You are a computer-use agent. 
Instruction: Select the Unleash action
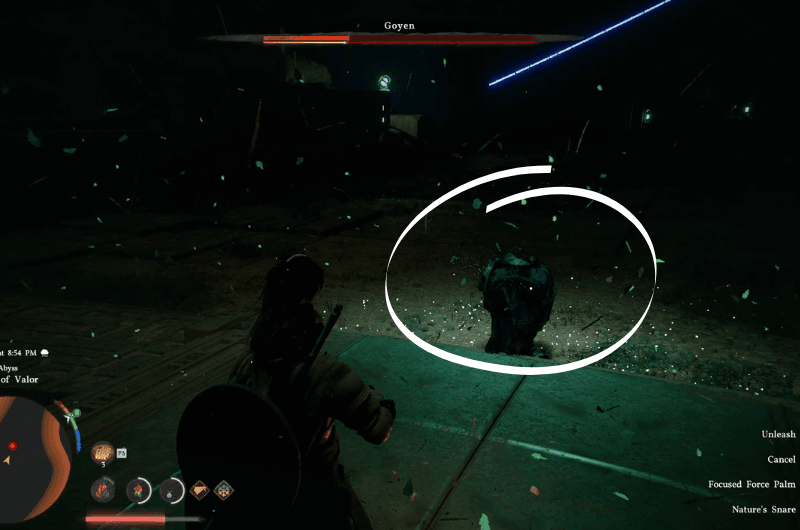tap(778, 434)
